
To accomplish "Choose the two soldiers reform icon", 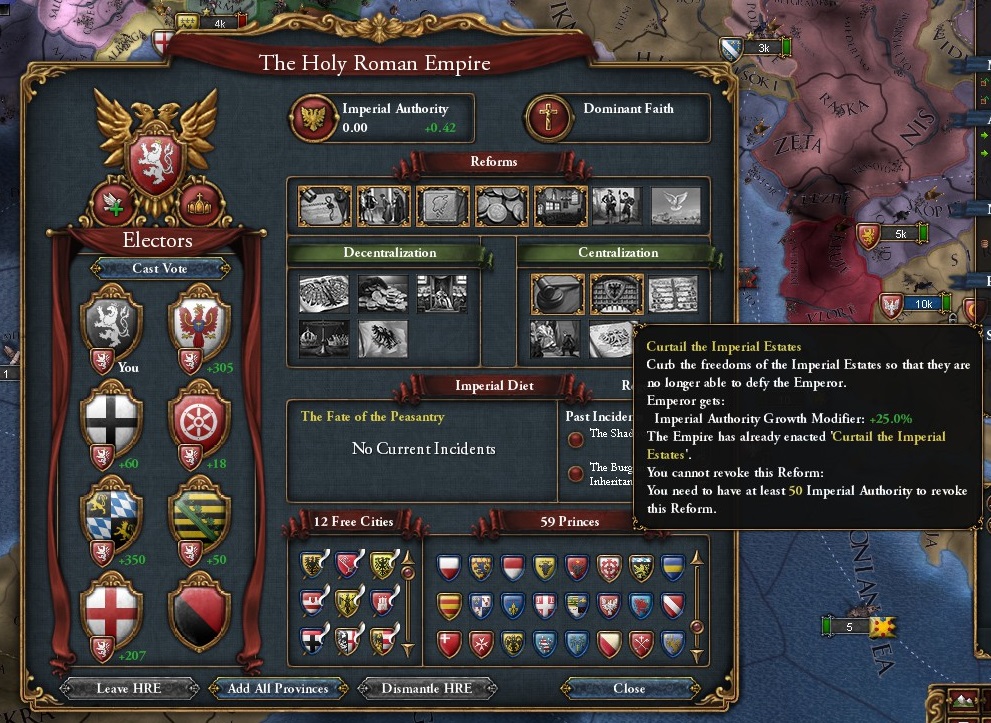I will click(617, 205).
